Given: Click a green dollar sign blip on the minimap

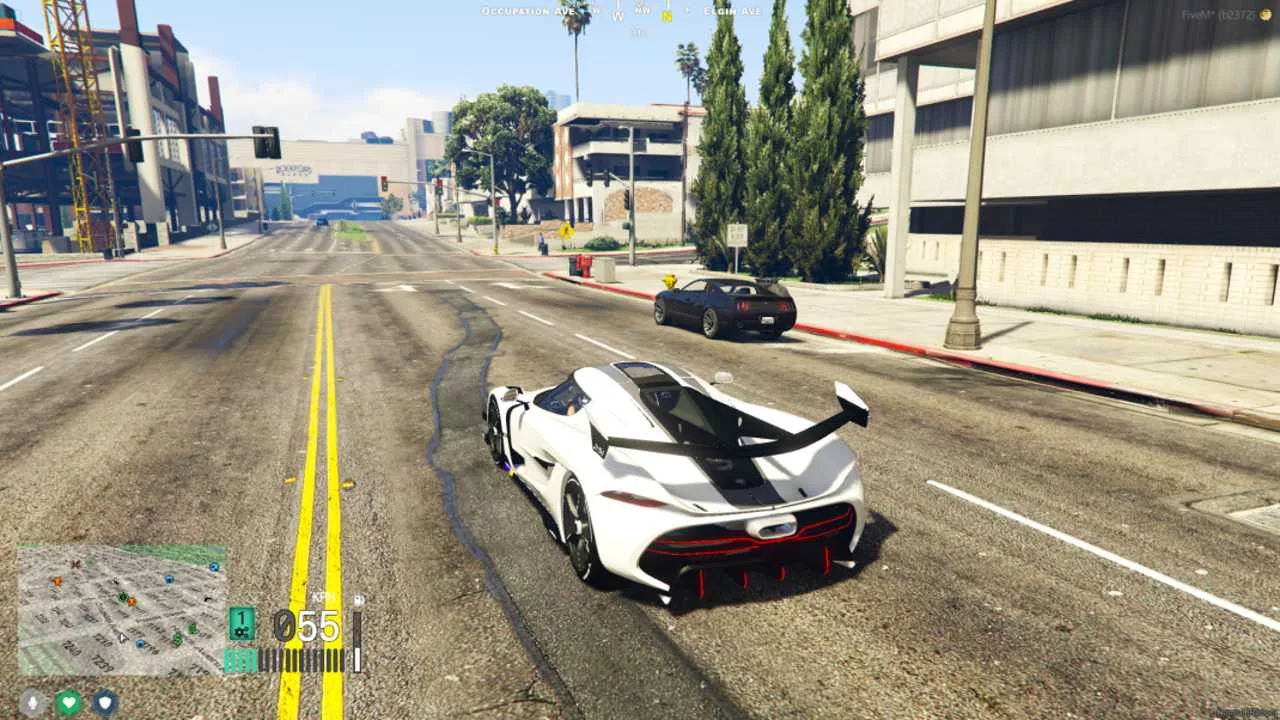Looking at the screenshot, I should pos(177,638).
